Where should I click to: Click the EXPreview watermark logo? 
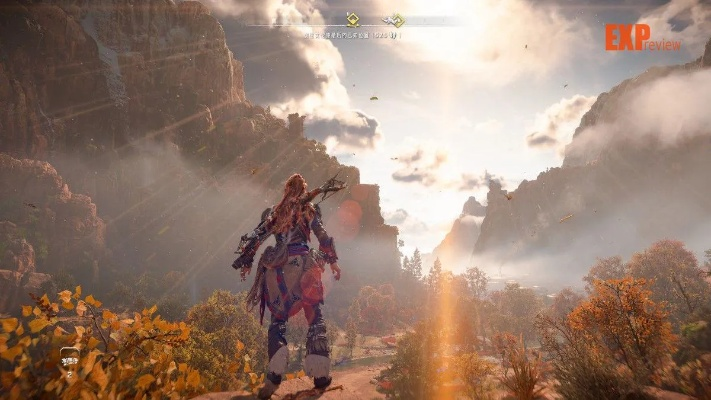(642, 37)
